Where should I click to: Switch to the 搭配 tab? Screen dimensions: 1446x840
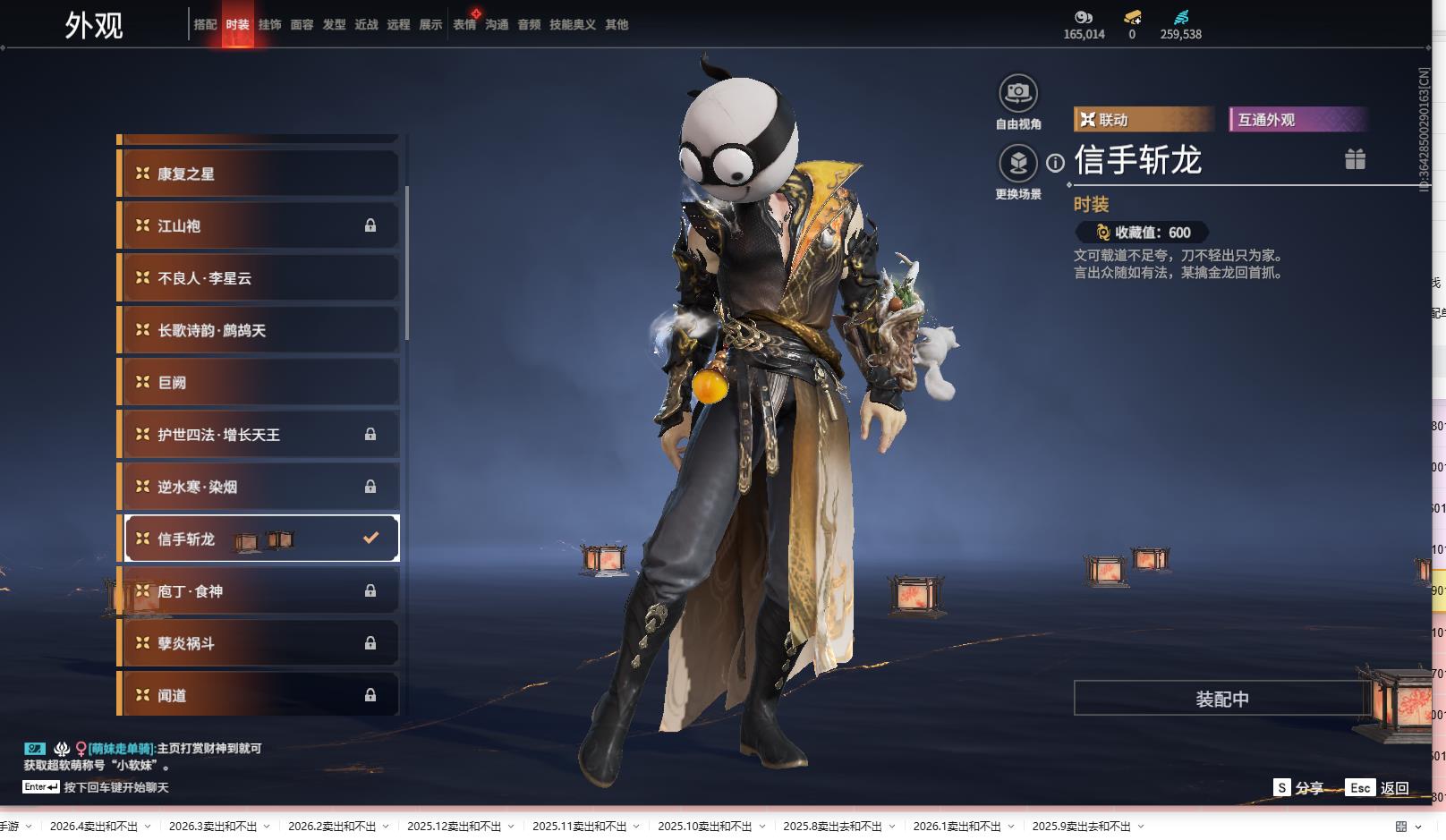tap(205, 25)
